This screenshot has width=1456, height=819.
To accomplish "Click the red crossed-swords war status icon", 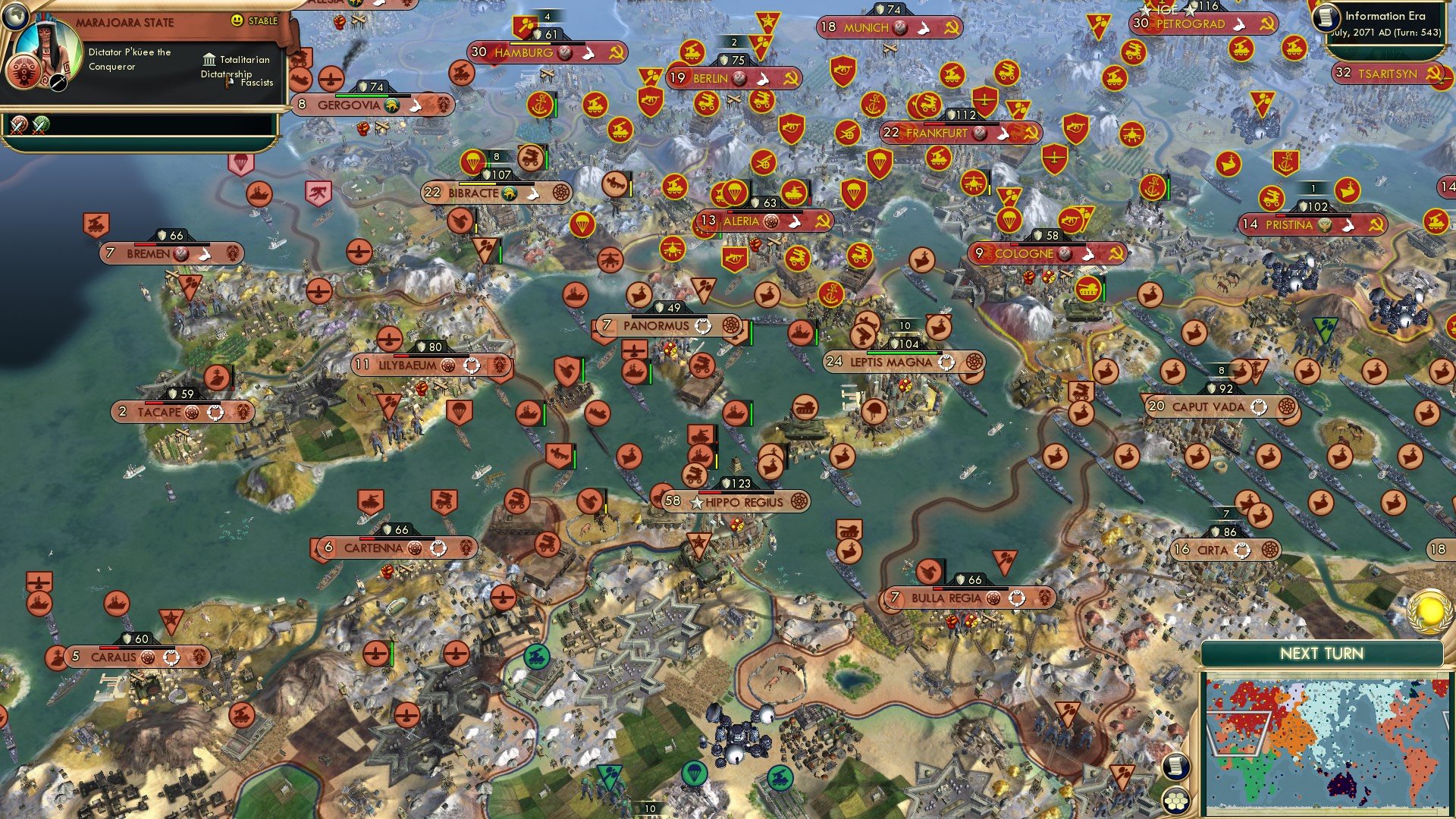I will (17, 125).
